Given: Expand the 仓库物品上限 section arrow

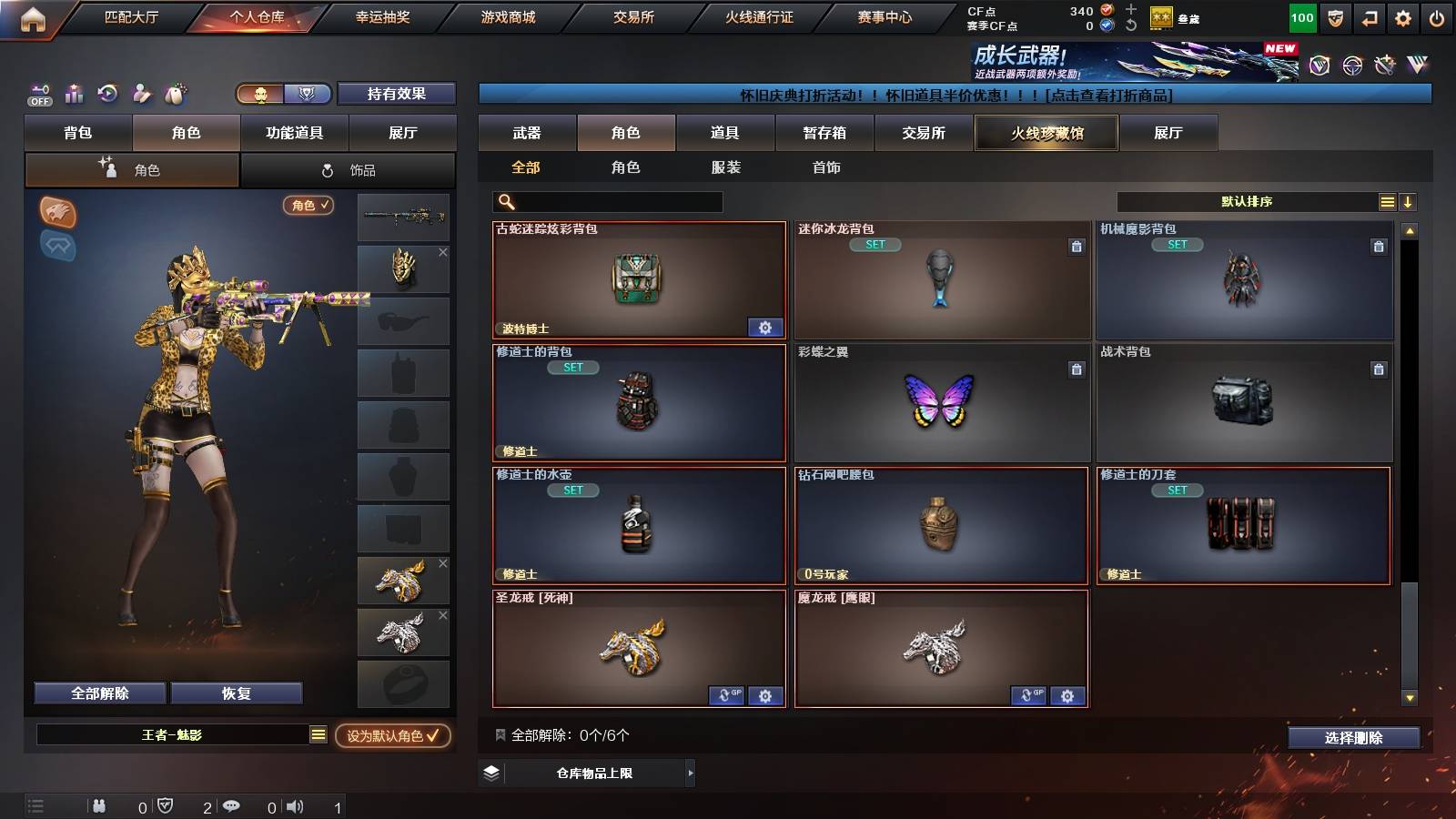Looking at the screenshot, I should click(x=691, y=773).
